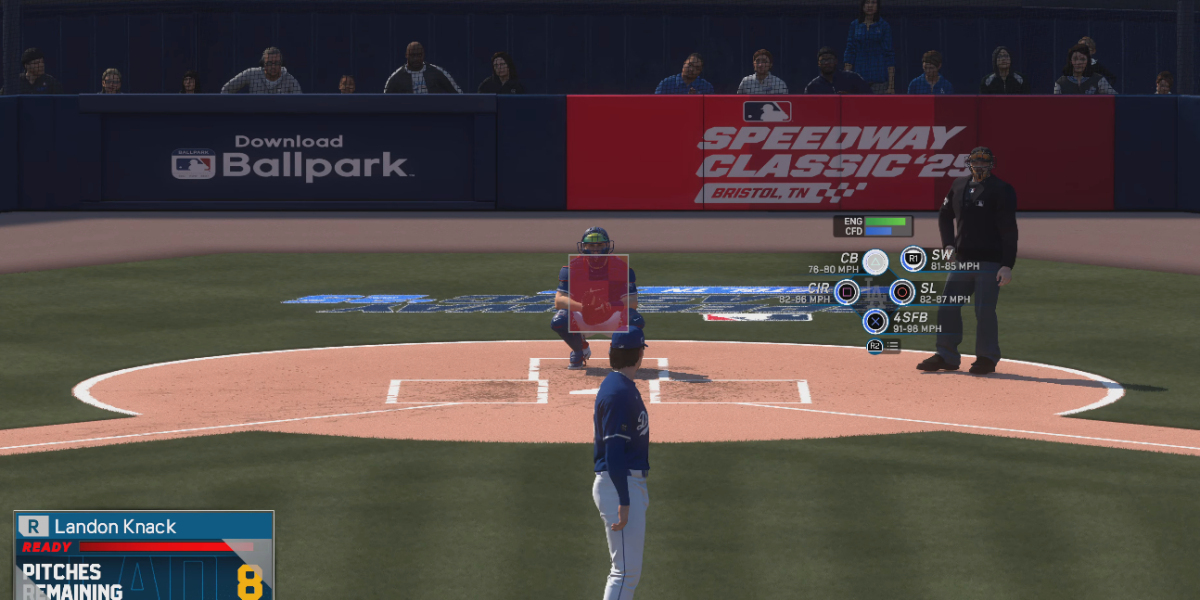Open the pitch list menu icon

pyautogui.click(x=884, y=346)
